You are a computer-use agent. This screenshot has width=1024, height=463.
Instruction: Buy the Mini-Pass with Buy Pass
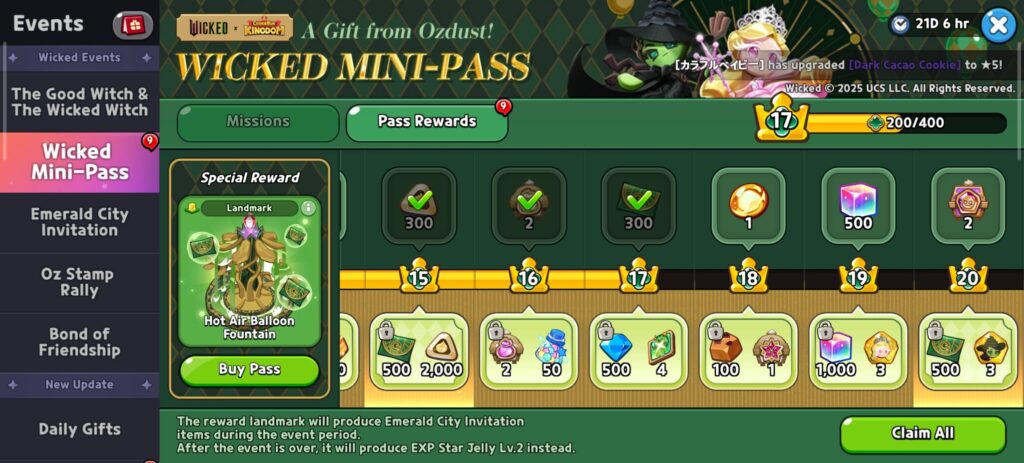tap(249, 370)
